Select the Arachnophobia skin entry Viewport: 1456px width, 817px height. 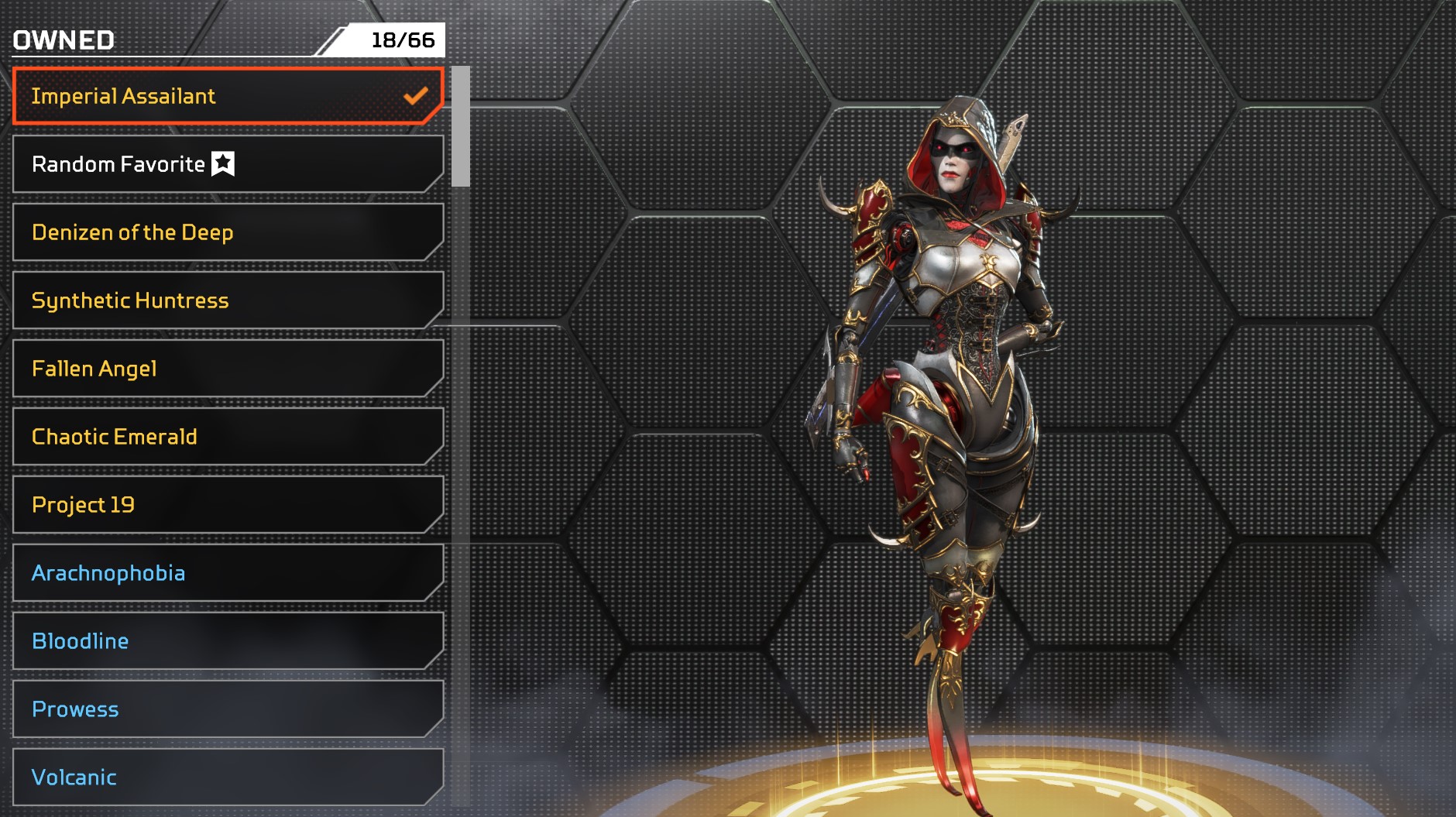[x=228, y=573]
